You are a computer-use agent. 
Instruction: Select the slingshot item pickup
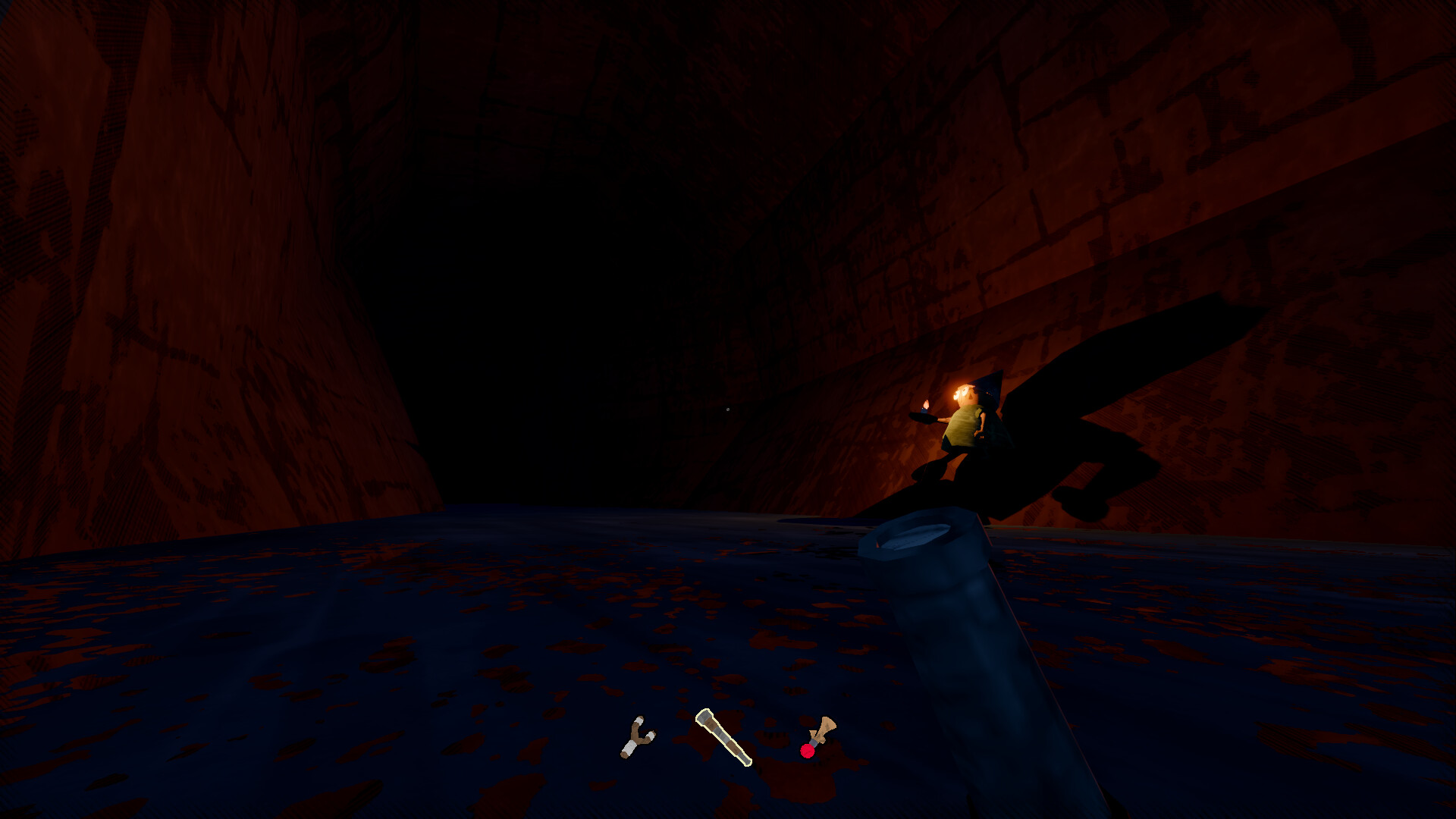(x=639, y=738)
